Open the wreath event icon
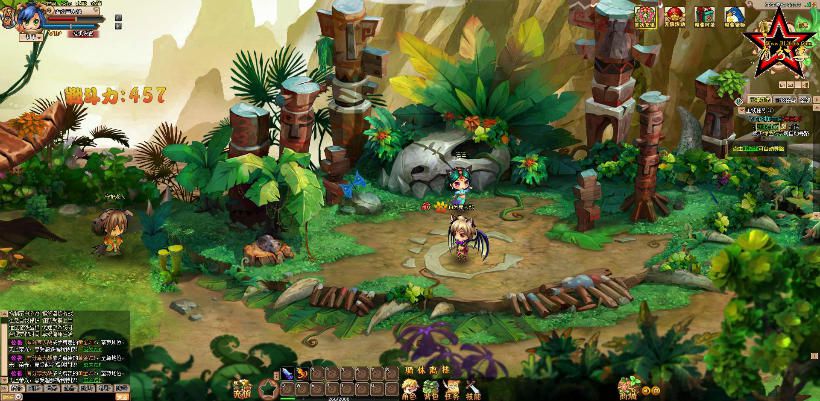820x401 pixels. tap(646, 16)
